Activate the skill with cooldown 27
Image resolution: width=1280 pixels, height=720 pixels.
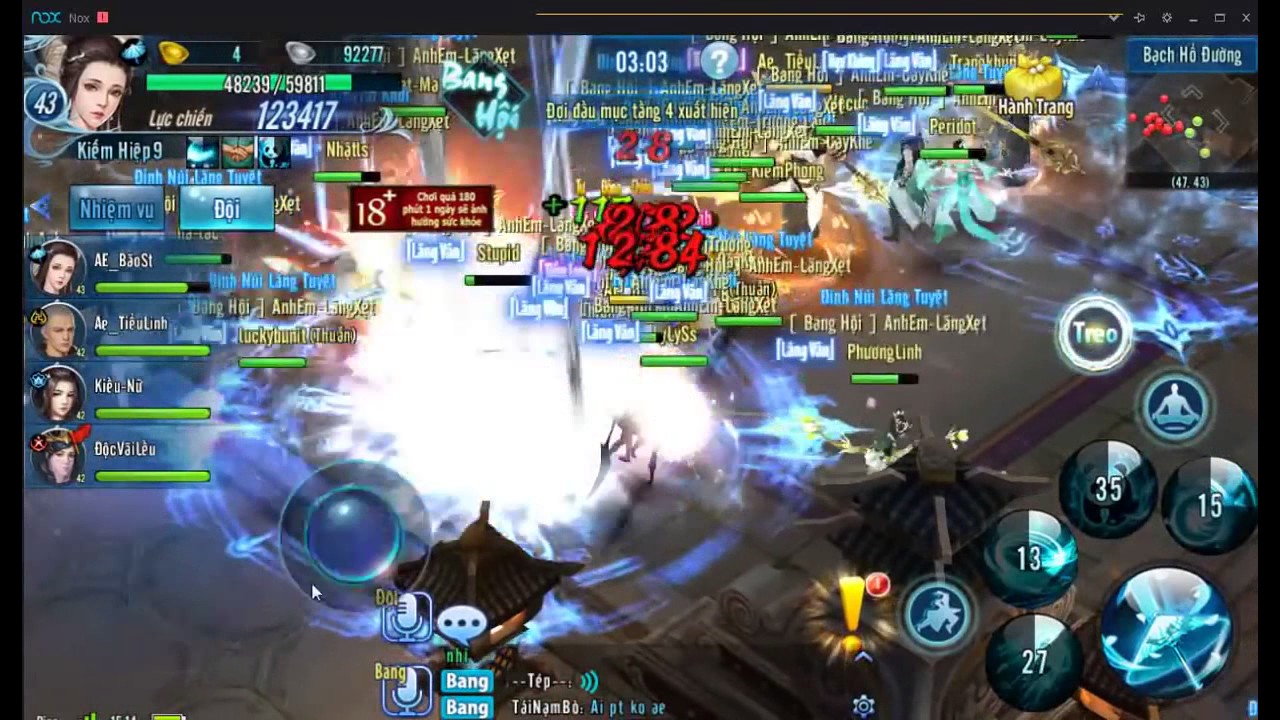[x=1033, y=660]
